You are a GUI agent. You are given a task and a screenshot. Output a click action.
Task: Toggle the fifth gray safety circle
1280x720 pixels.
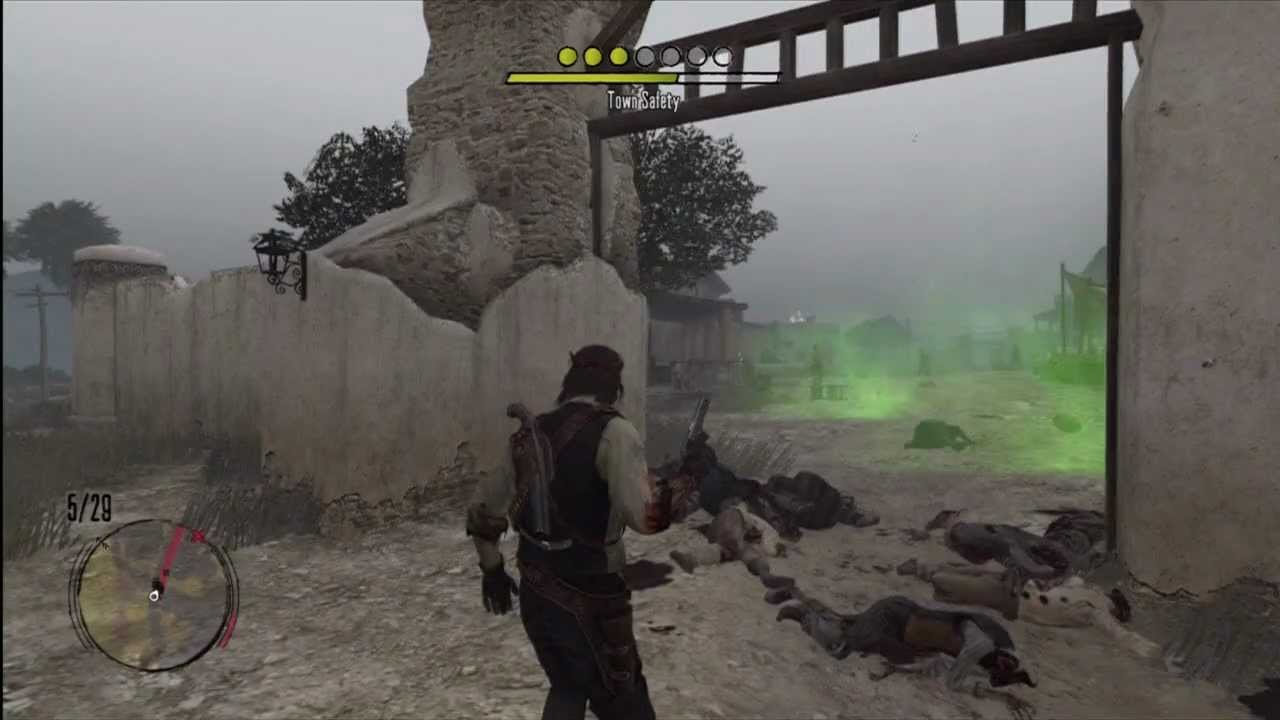[670, 57]
